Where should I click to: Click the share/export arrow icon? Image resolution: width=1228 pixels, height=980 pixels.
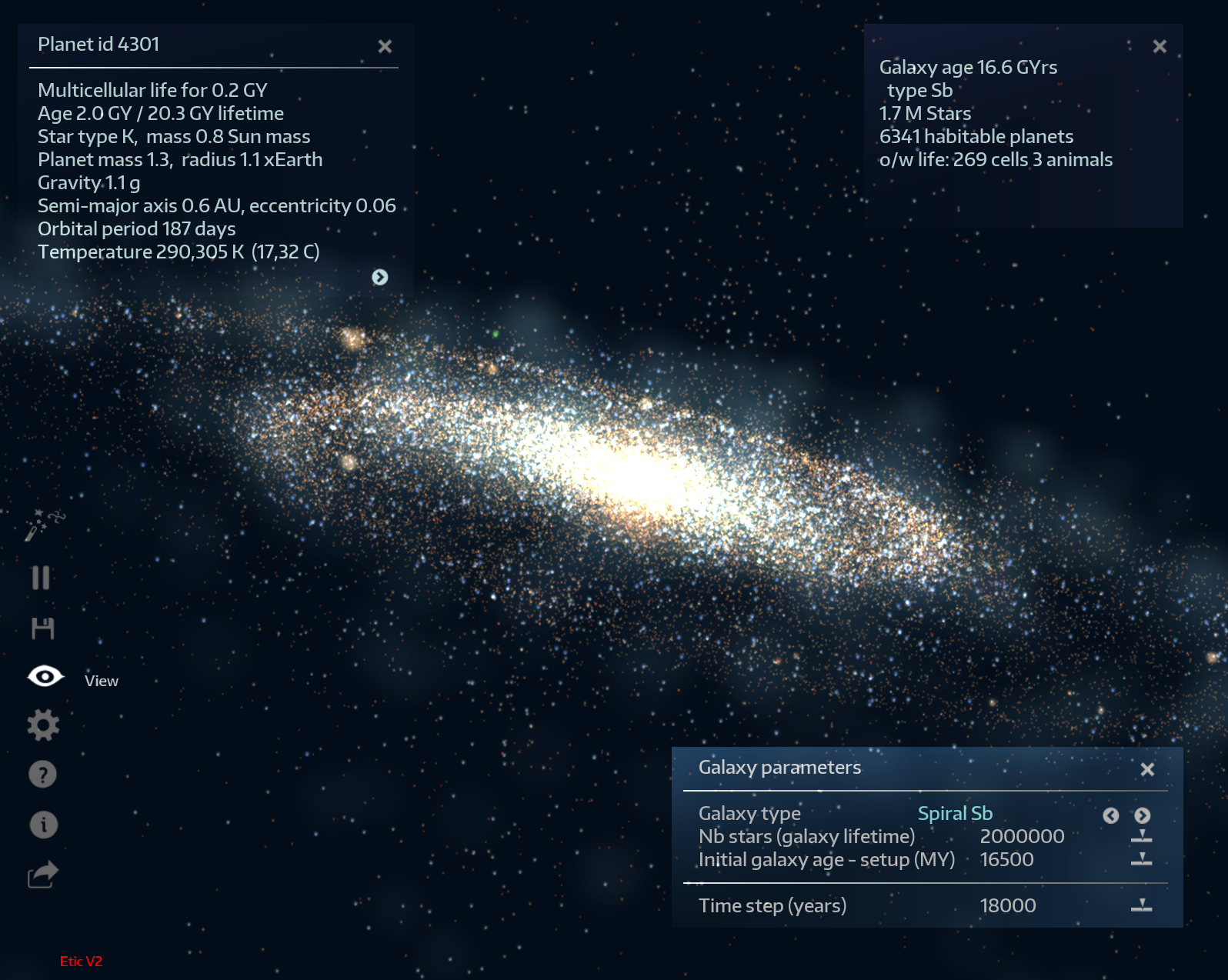tap(43, 873)
